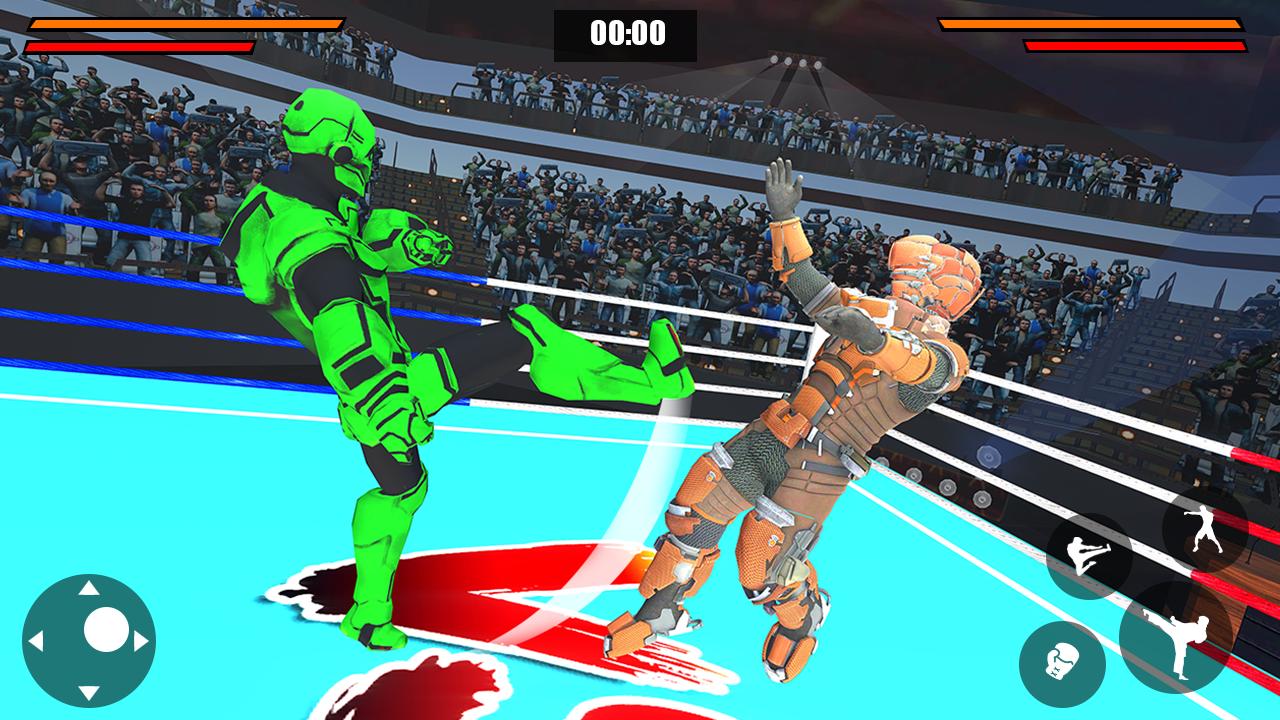Click the player's red health bar
The image size is (1280, 720).
(x=140, y=44)
